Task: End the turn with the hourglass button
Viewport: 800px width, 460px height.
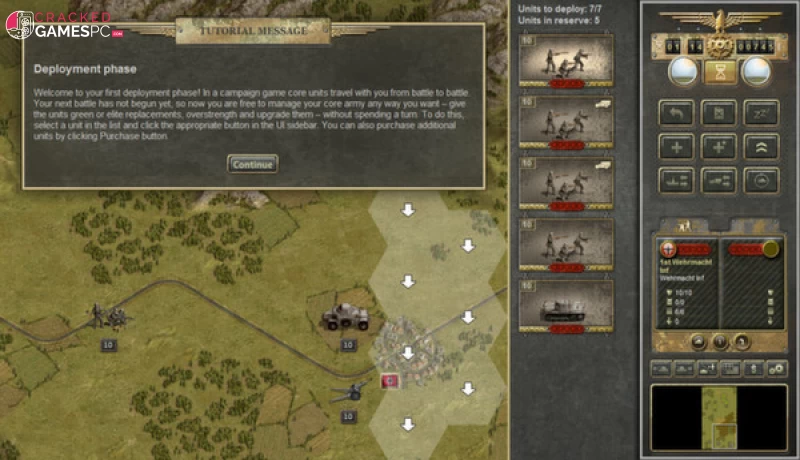Action: click(x=716, y=70)
